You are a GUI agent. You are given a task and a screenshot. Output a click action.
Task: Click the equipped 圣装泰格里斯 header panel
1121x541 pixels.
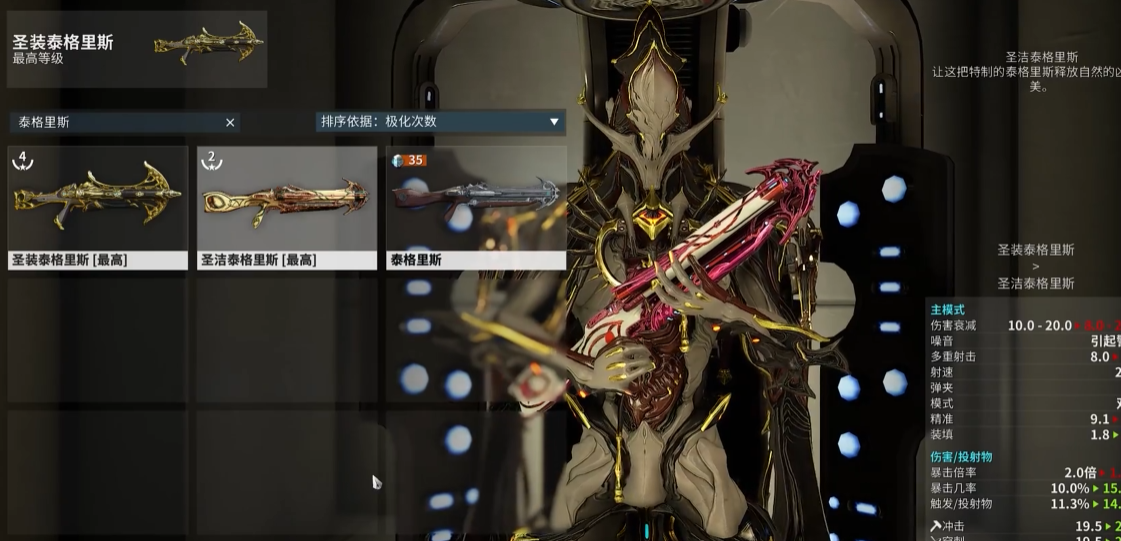[137, 49]
